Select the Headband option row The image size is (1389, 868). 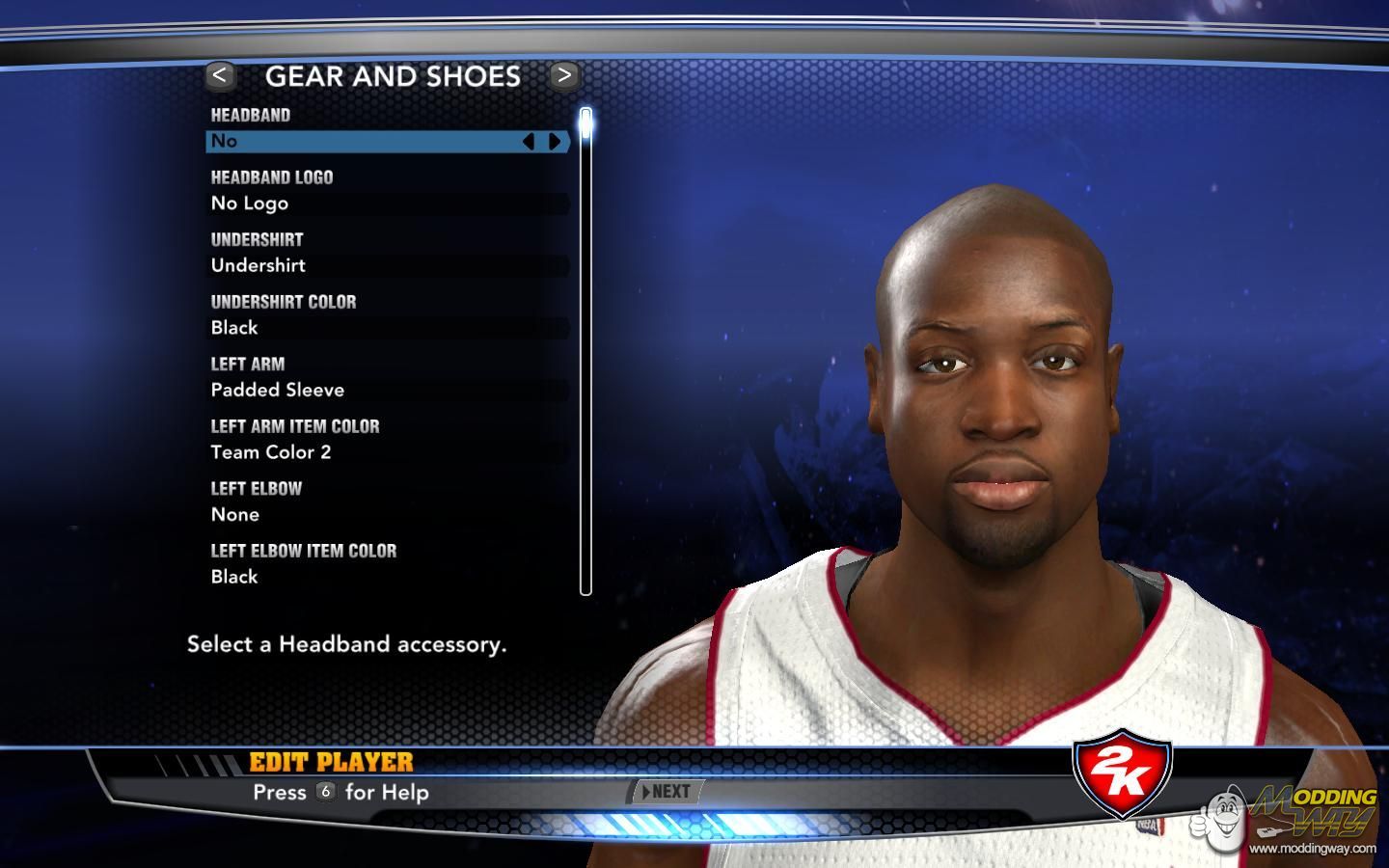tap(367, 142)
